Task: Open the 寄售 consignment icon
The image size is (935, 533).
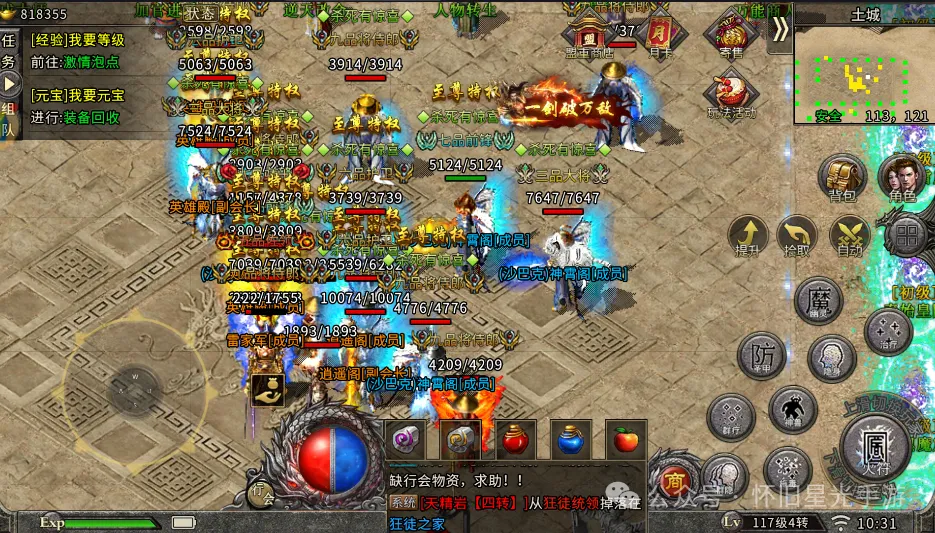Action: click(x=731, y=36)
